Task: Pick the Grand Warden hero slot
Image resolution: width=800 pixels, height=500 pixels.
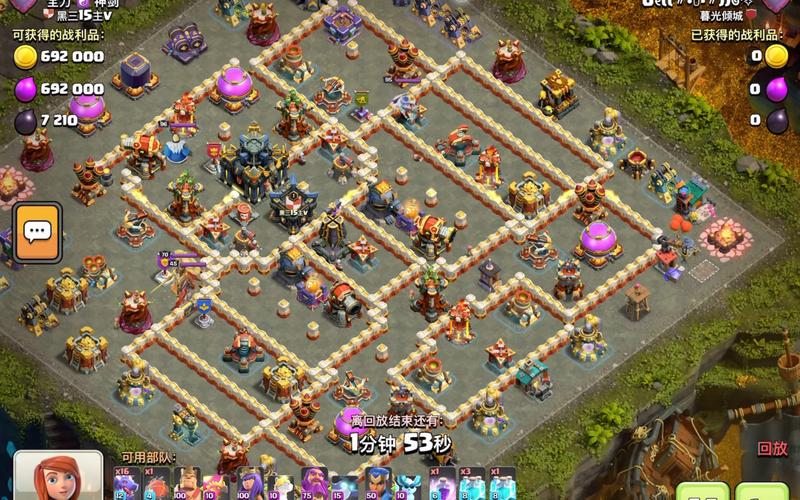Action: (312, 483)
